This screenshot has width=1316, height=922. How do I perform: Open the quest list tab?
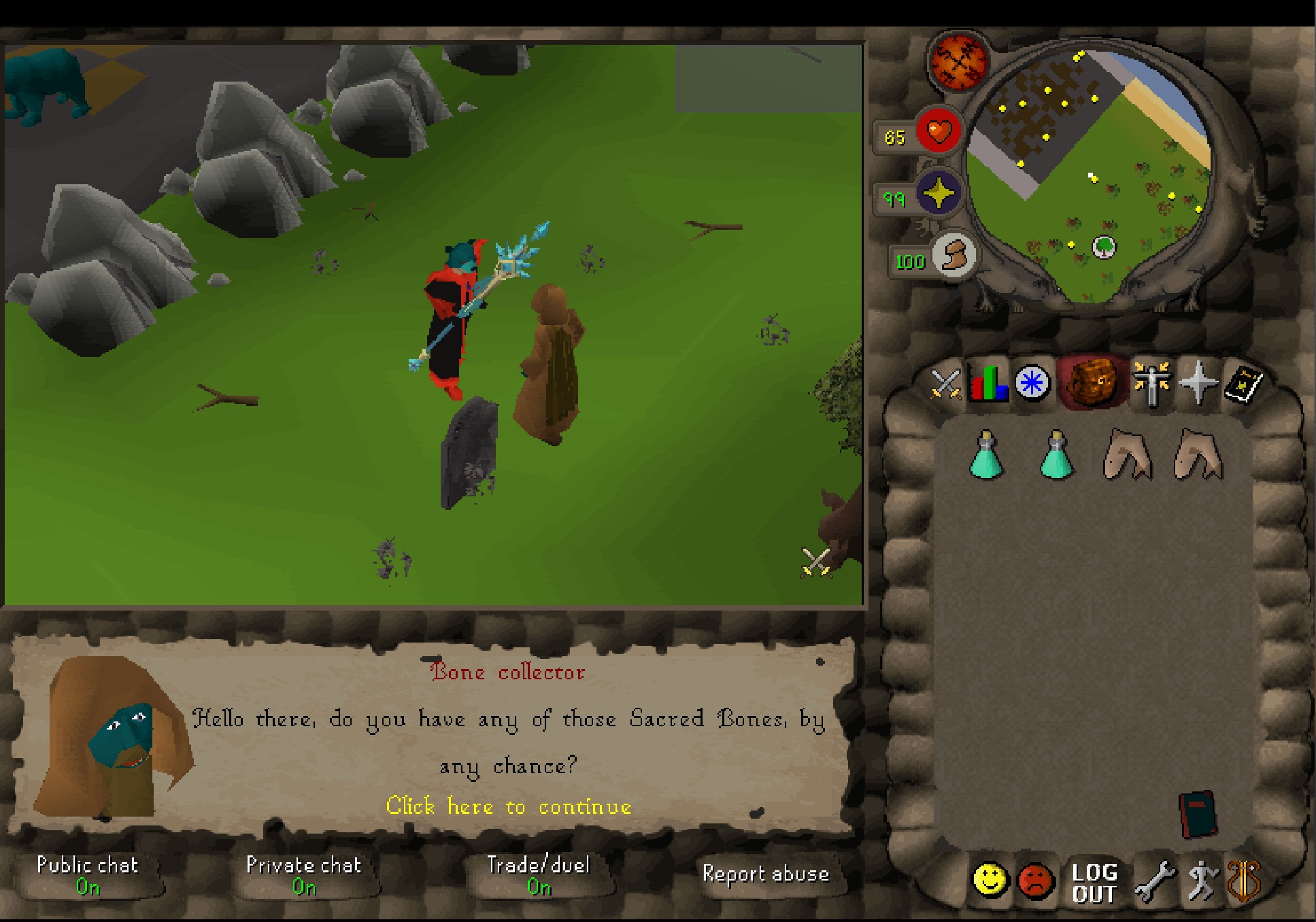click(x=1032, y=383)
